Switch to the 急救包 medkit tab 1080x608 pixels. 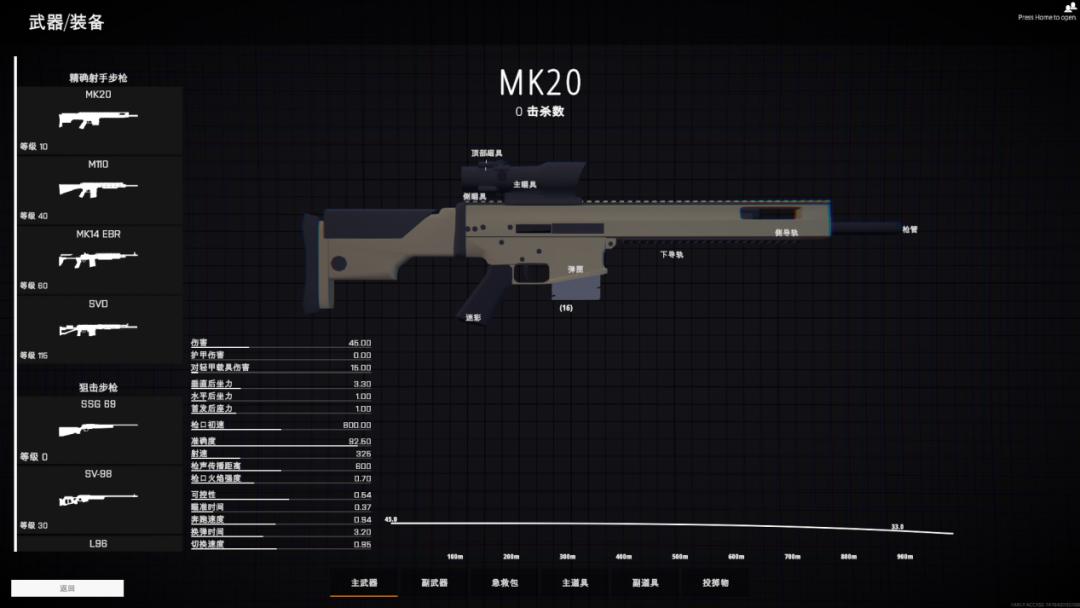504,582
